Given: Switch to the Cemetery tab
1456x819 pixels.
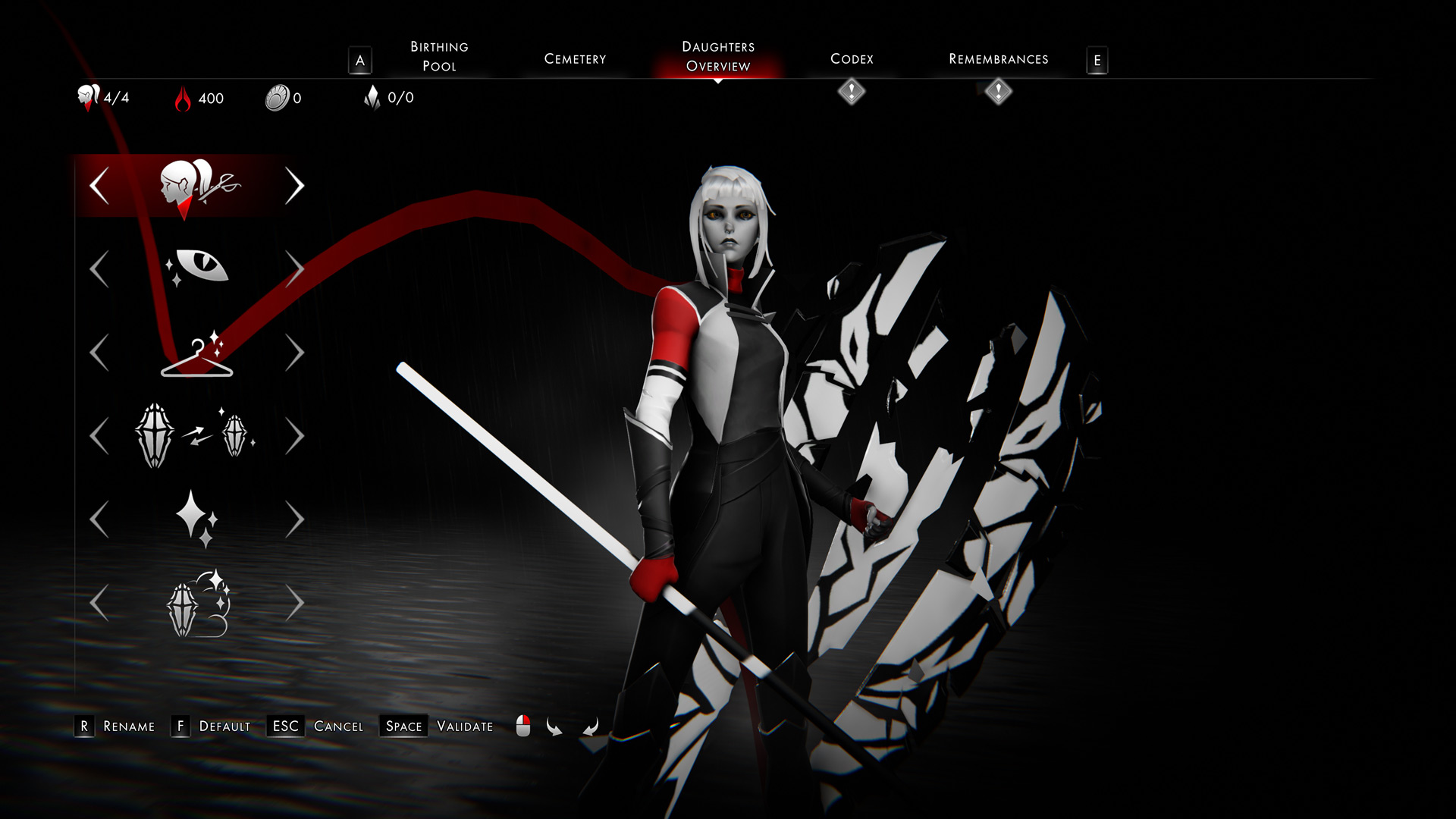Looking at the screenshot, I should pos(574,58).
